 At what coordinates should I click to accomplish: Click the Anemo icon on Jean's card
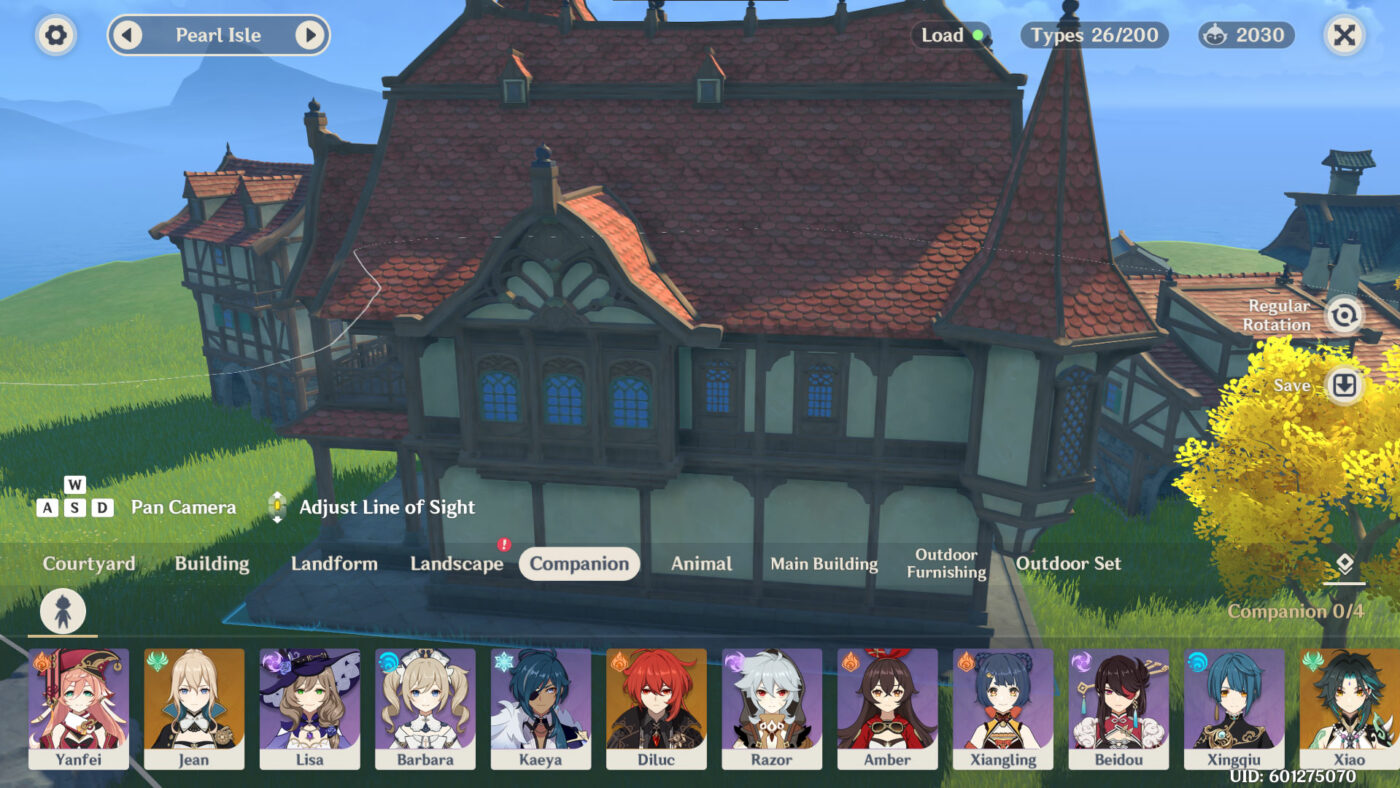tap(158, 660)
